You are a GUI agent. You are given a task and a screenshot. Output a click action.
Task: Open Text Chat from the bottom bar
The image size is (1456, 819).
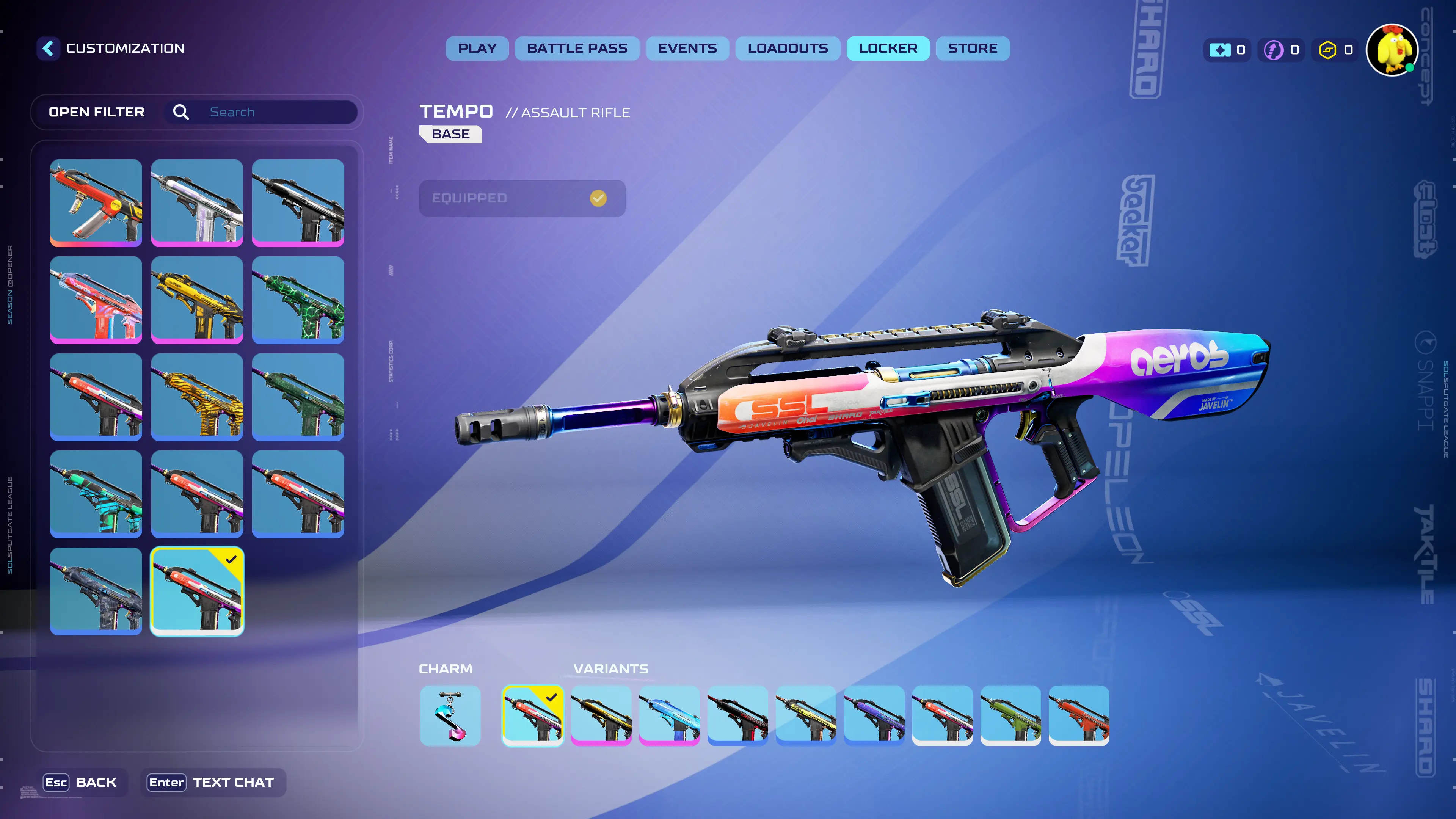pyautogui.click(x=212, y=782)
